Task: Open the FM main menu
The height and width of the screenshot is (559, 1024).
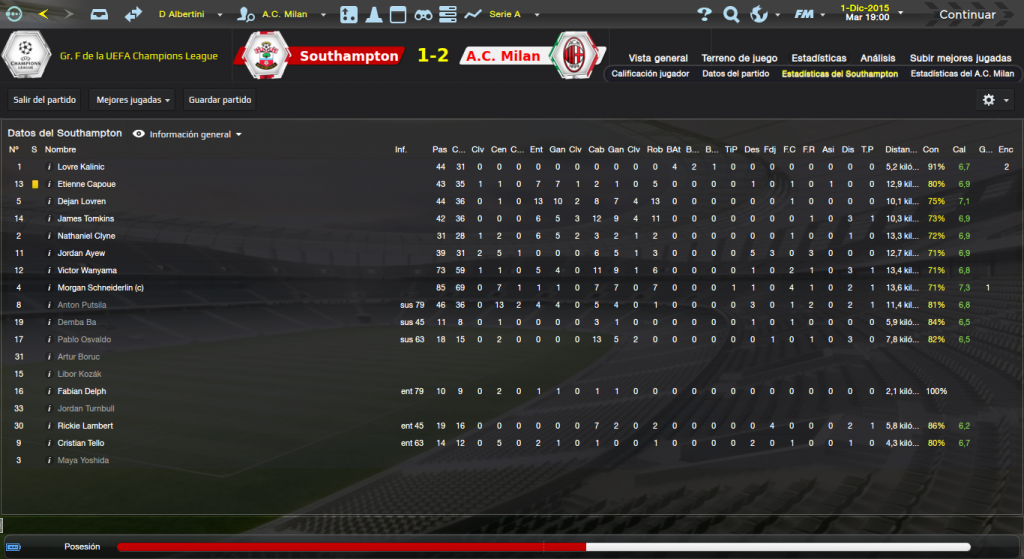Action: click(x=808, y=15)
